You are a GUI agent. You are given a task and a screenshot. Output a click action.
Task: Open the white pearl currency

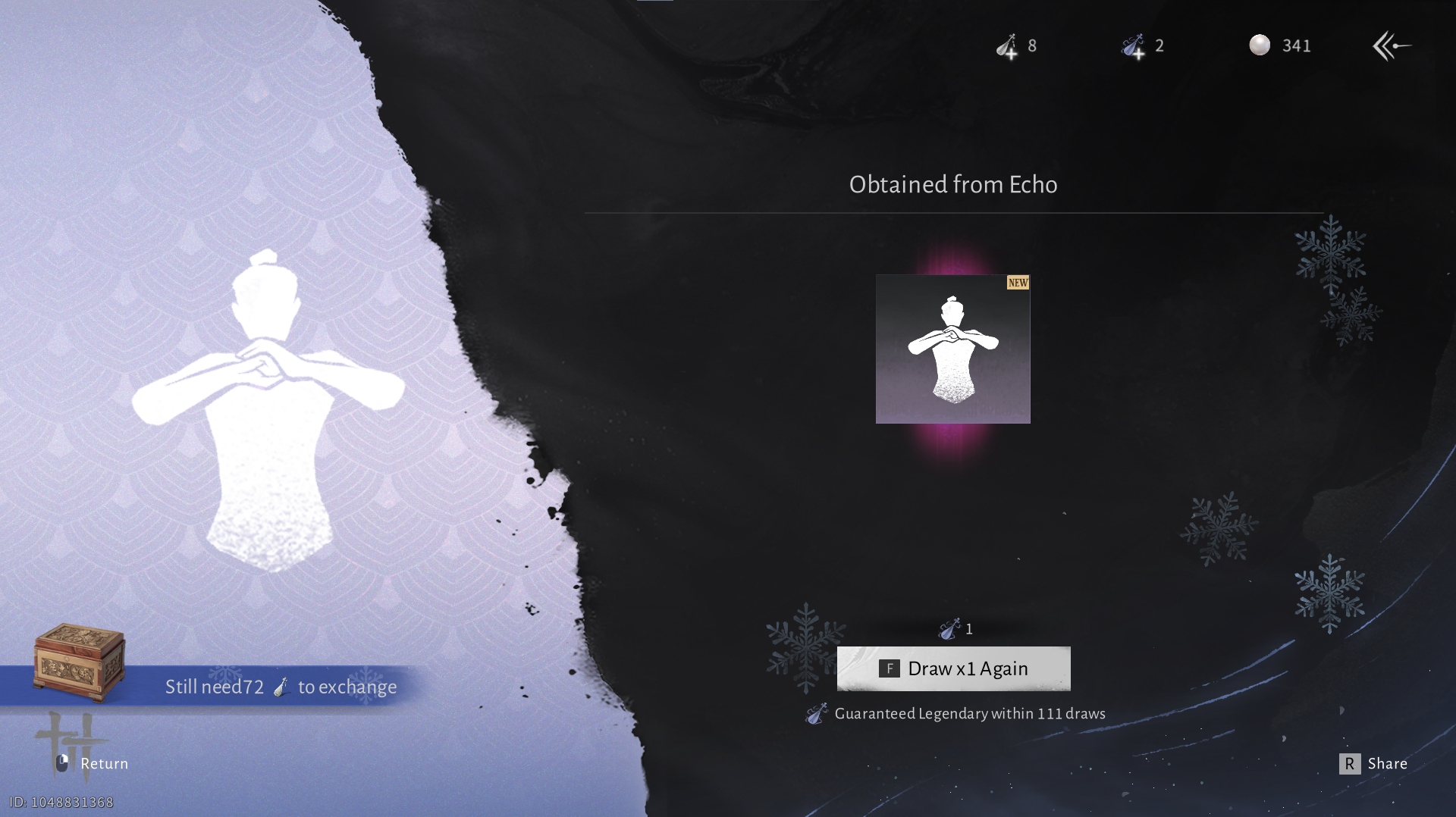(1260, 45)
